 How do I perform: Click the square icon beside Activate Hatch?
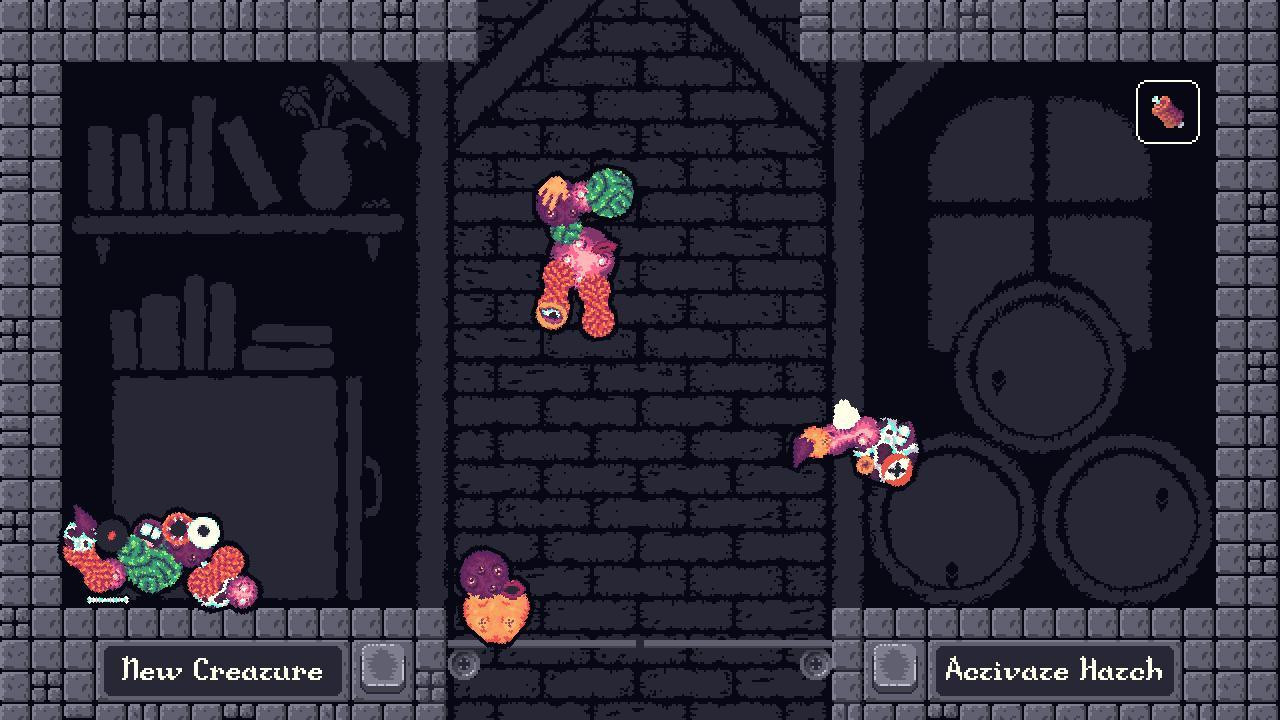coord(895,671)
